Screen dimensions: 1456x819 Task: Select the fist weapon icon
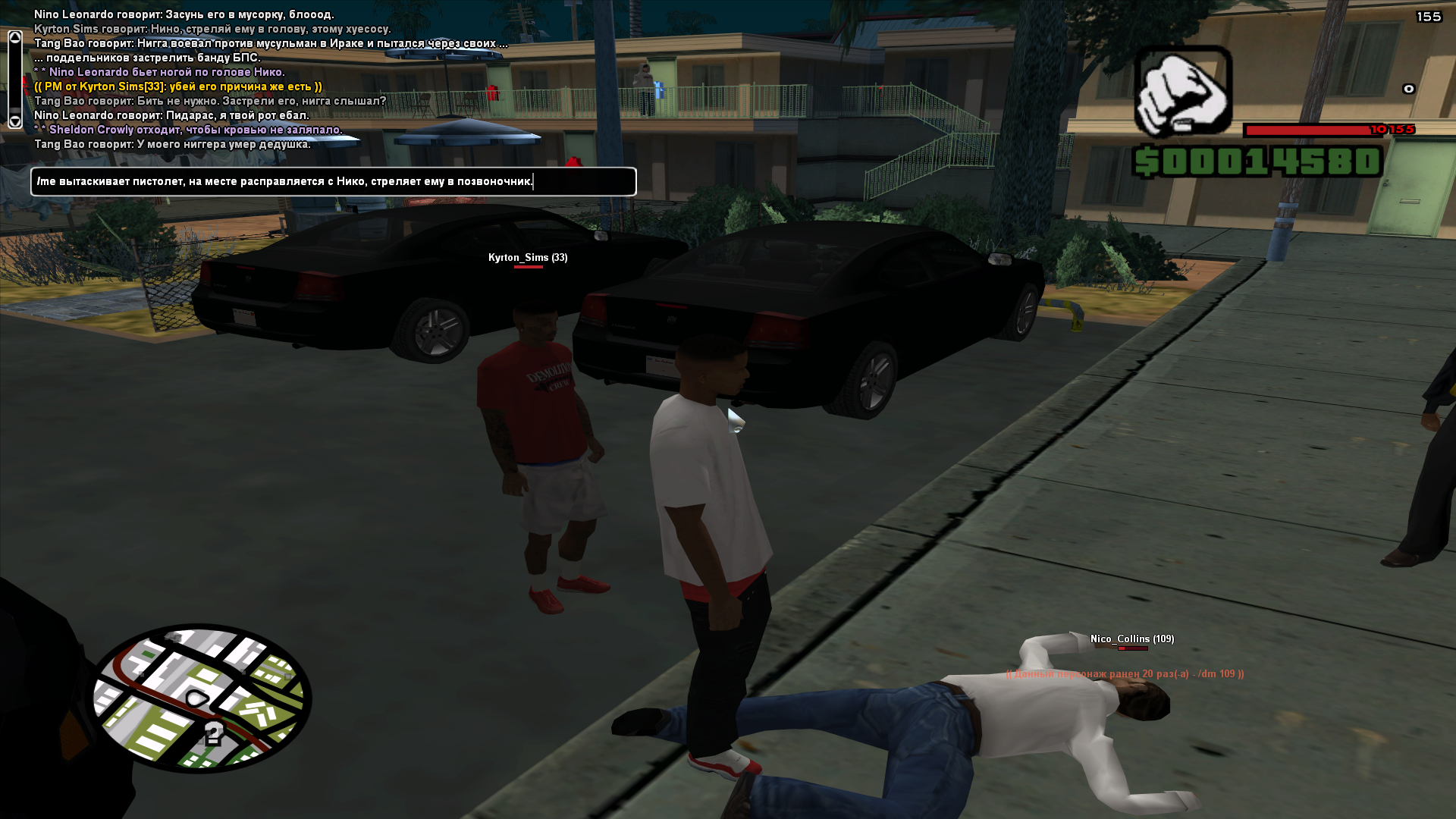[1182, 92]
